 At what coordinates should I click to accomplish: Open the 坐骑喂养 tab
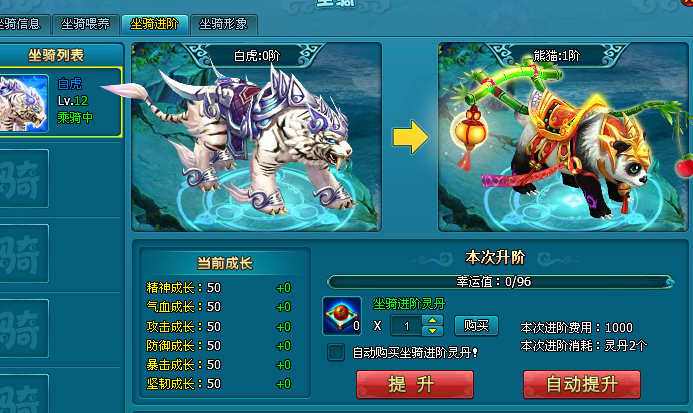click(85, 23)
